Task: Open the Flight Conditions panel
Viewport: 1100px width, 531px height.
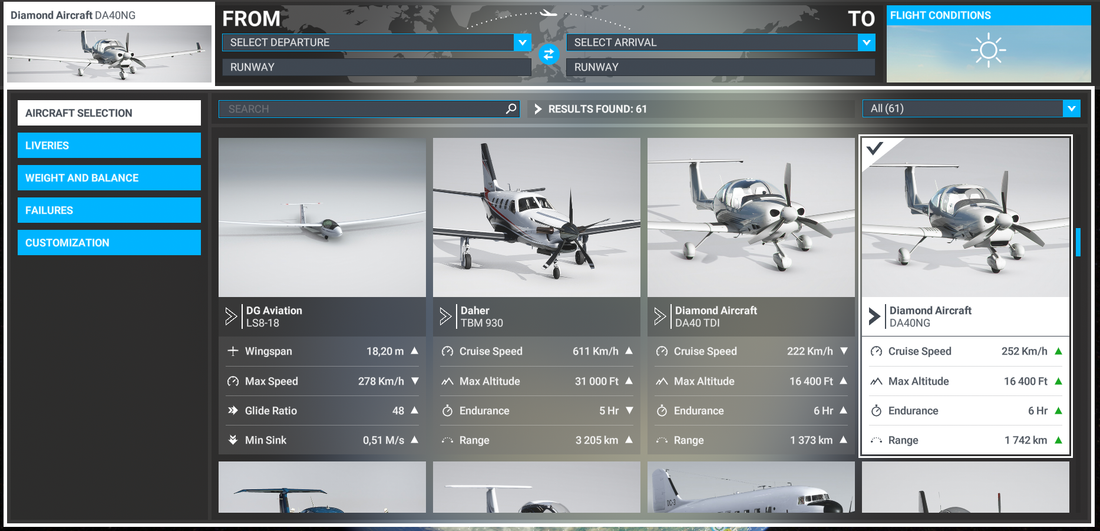Action: tap(988, 44)
